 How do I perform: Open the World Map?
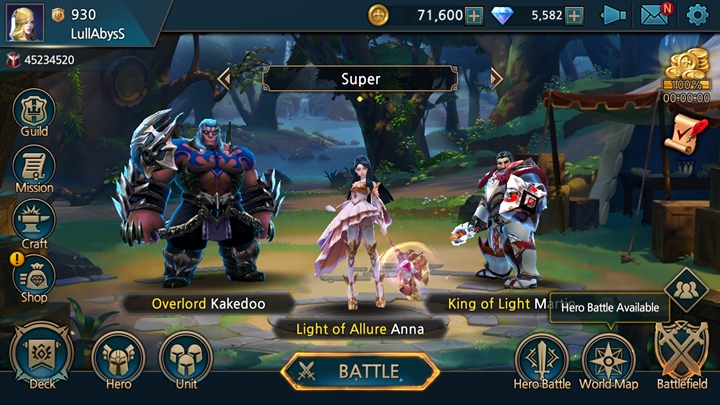coord(609,359)
